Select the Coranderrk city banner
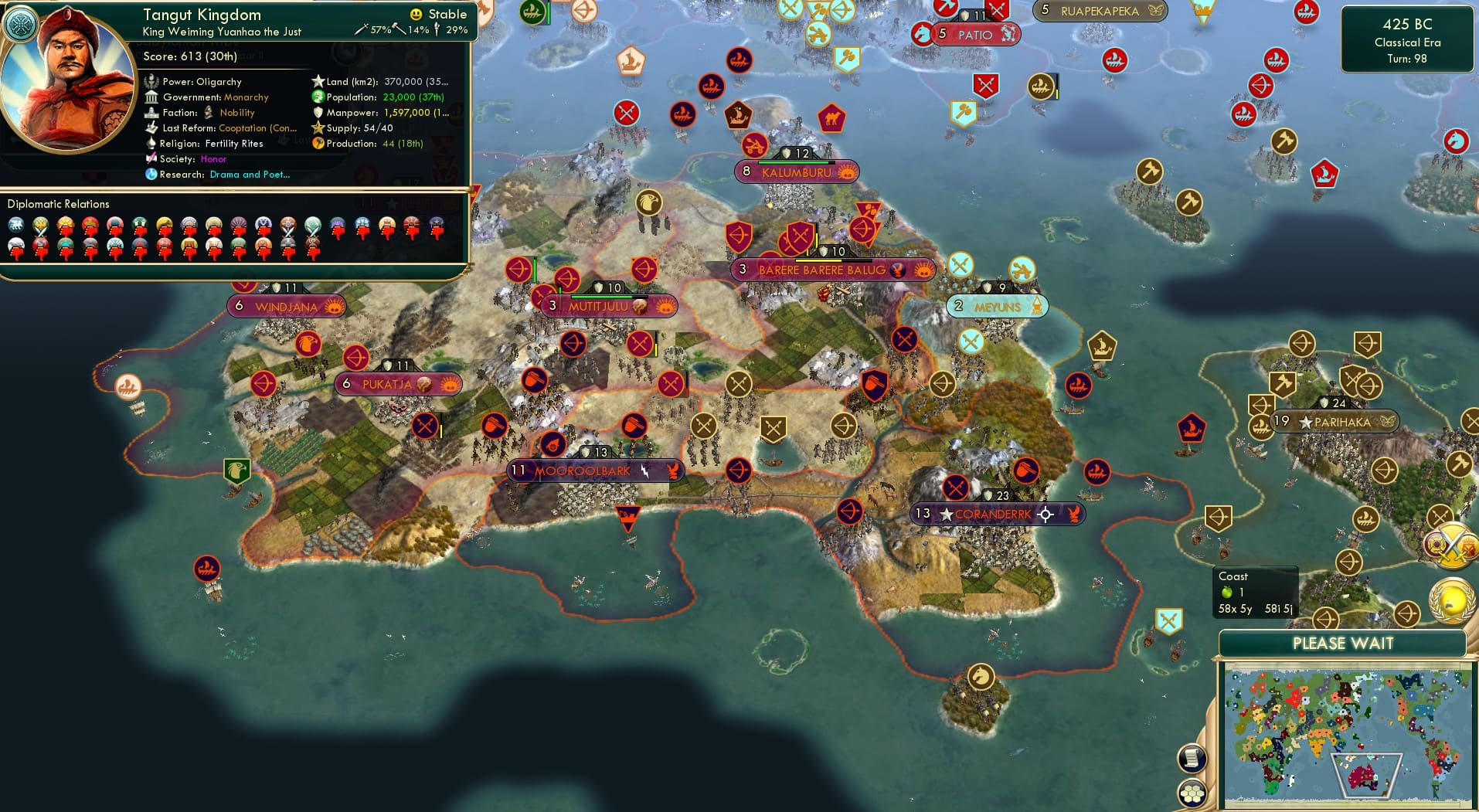Screen dimensions: 1479x812 997,513
